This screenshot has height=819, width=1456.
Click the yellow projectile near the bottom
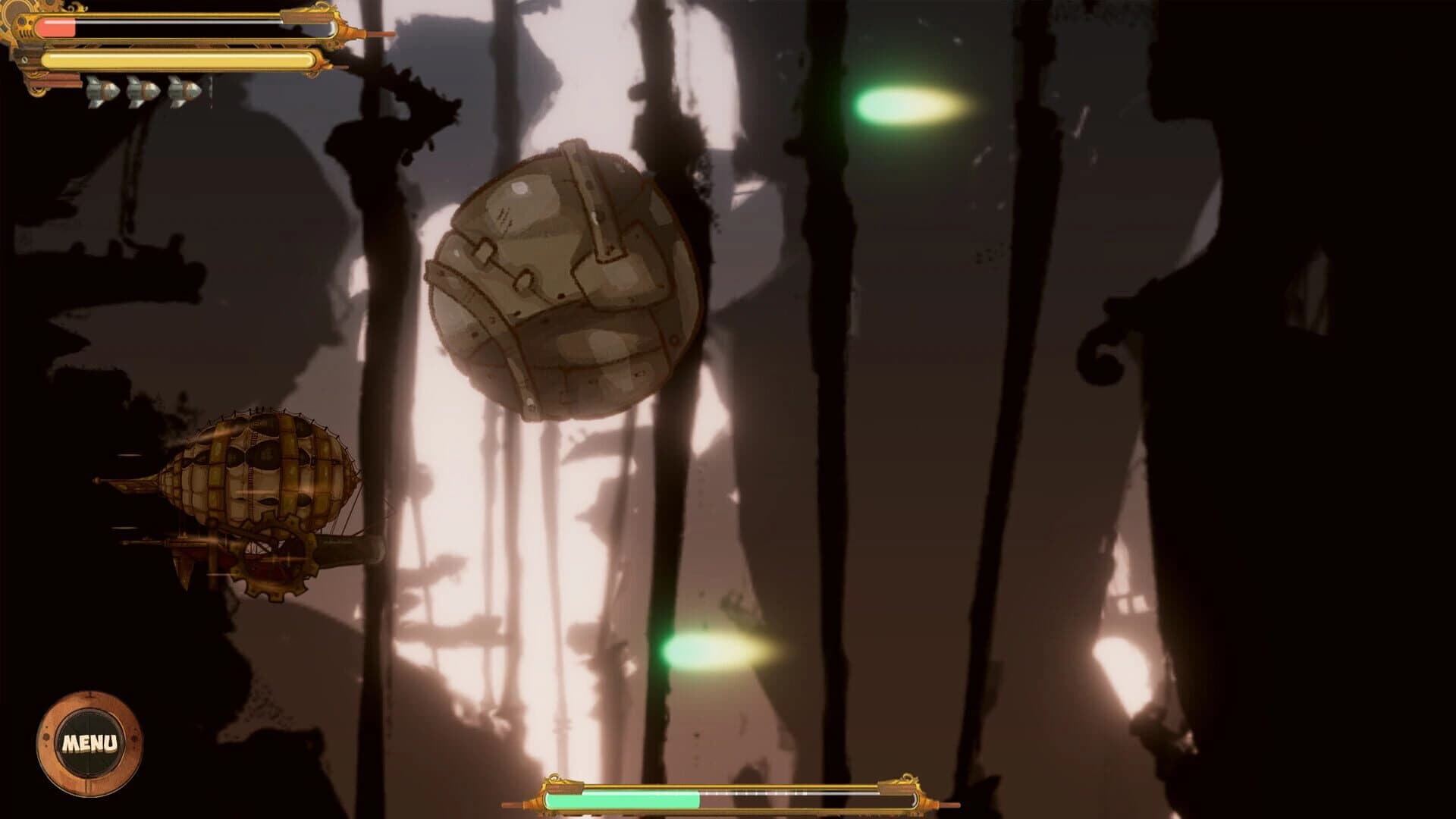(709, 654)
